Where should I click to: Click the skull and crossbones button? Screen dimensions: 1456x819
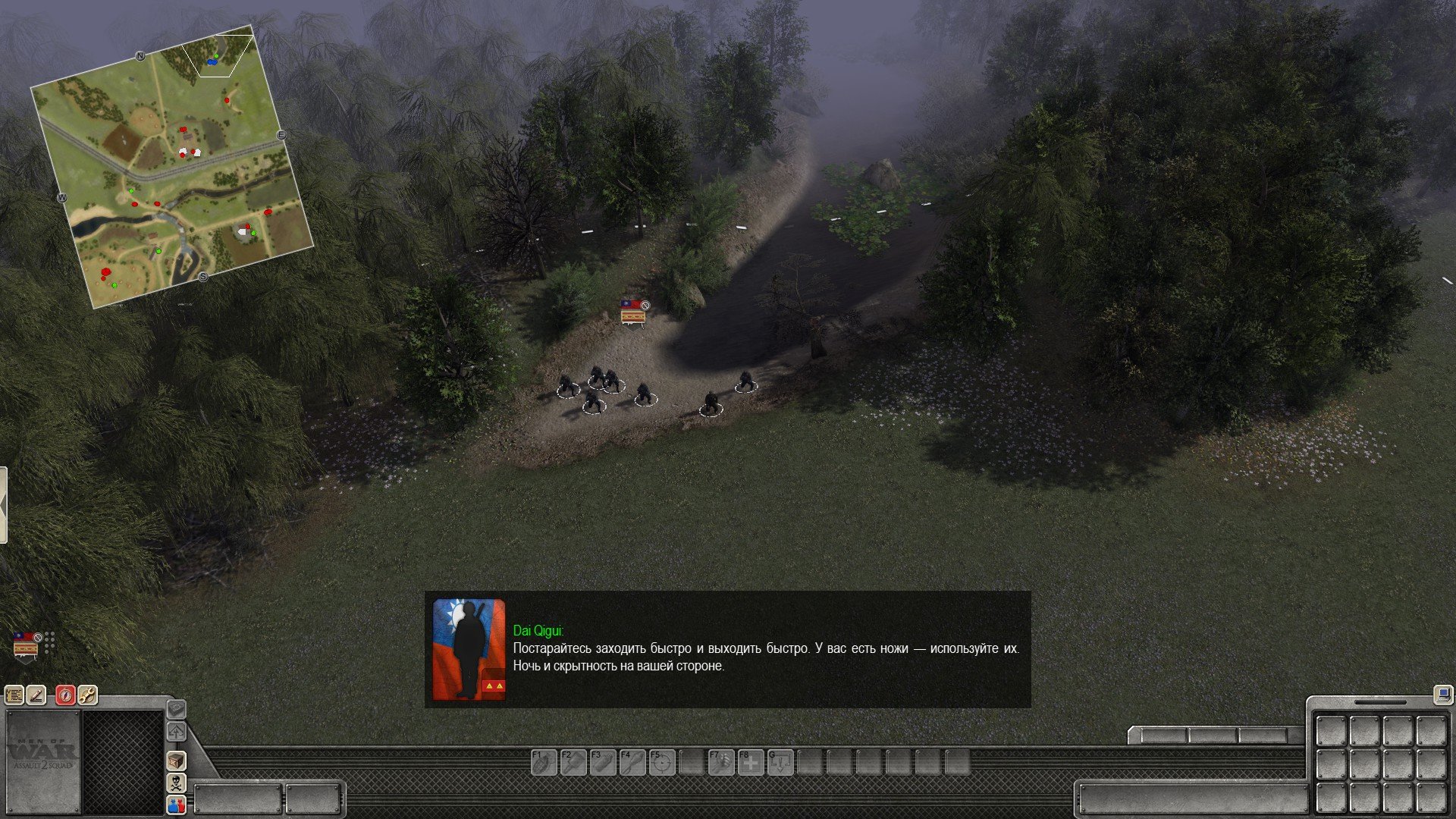(176, 783)
